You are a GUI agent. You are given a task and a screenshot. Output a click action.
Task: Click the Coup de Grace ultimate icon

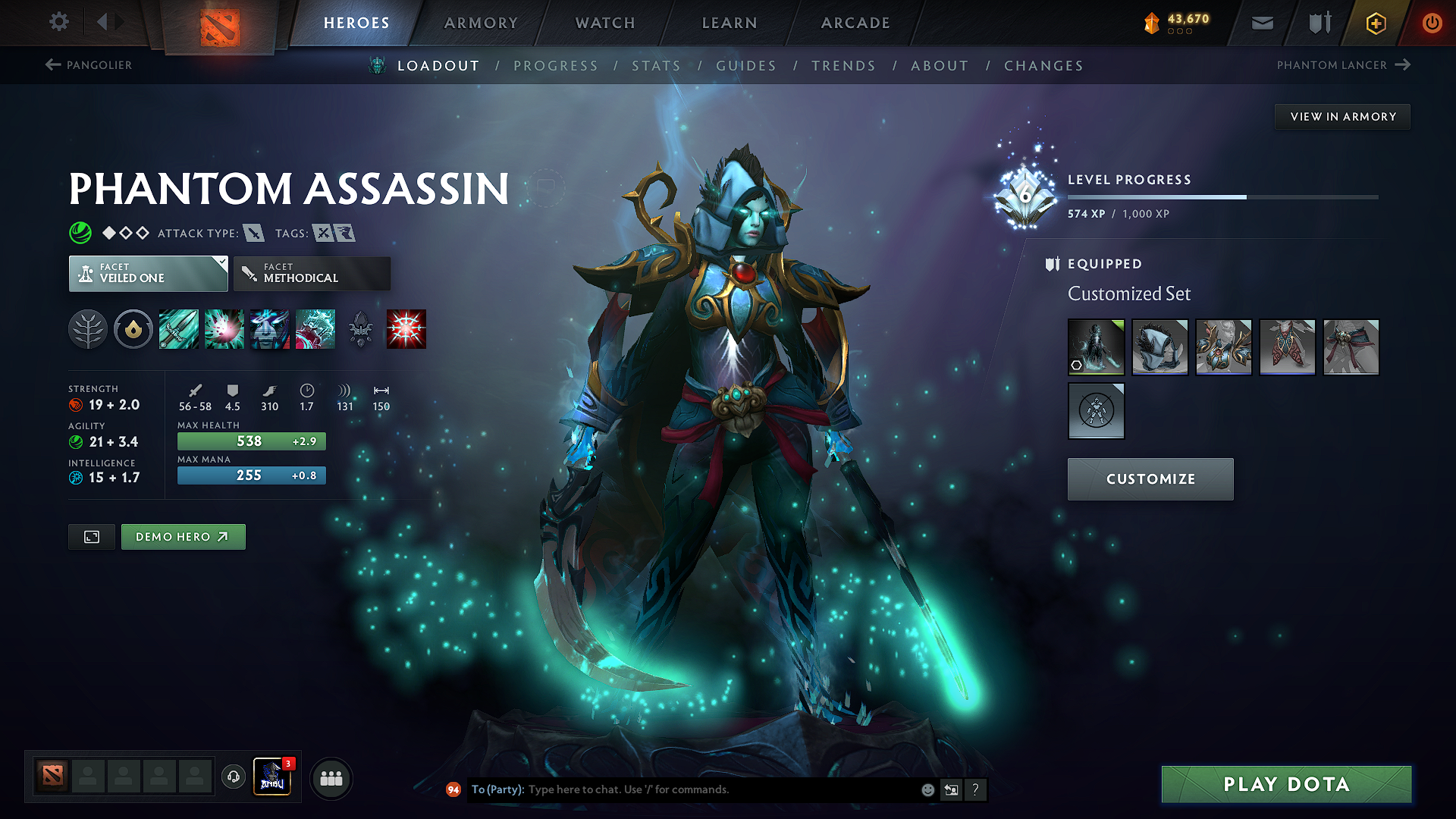click(405, 329)
